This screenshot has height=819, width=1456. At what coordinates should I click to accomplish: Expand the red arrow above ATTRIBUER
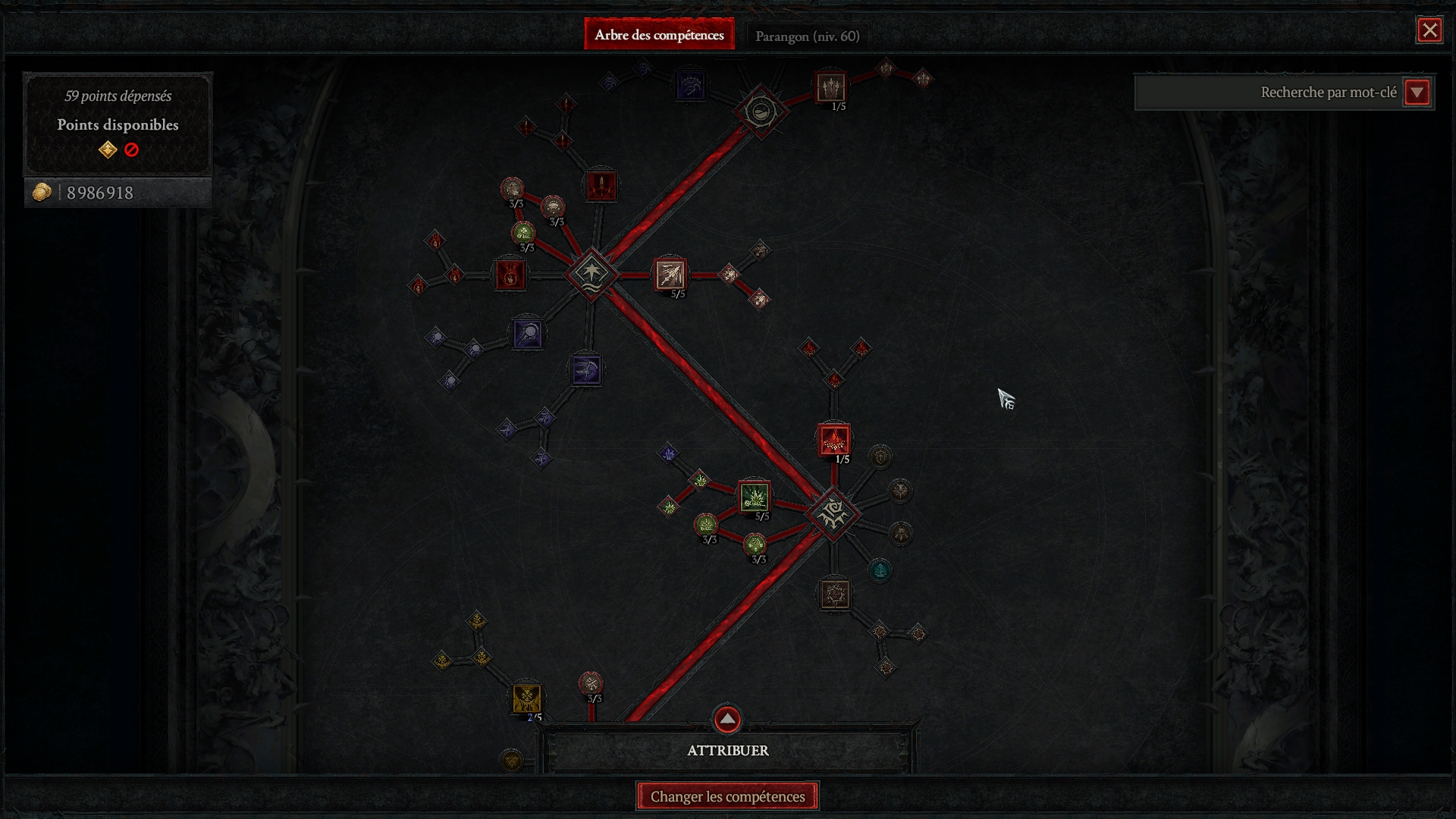pyautogui.click(x=727, y=718)
